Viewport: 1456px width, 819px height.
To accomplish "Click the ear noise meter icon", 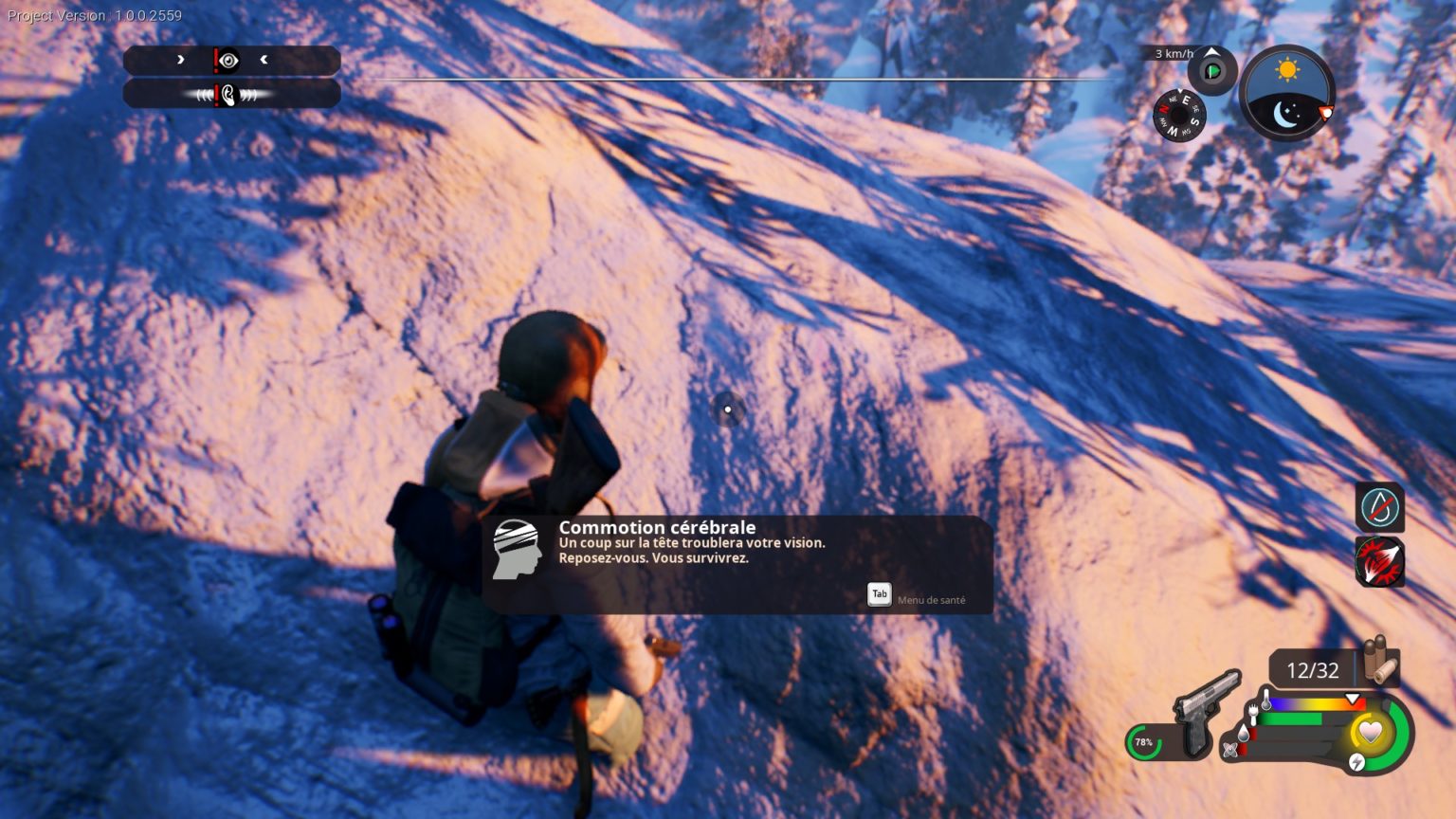I will (x=228, y=96).
